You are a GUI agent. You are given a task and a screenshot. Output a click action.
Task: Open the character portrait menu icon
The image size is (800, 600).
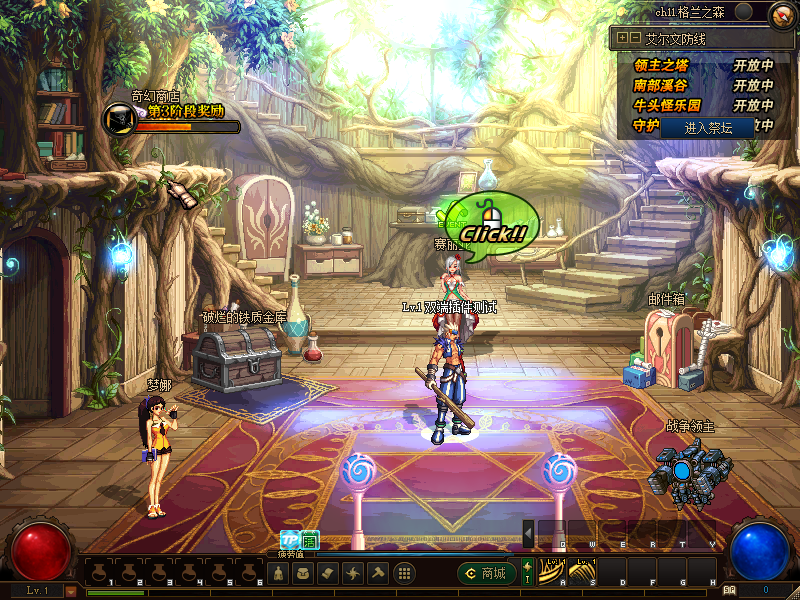(x=280, y=574)
